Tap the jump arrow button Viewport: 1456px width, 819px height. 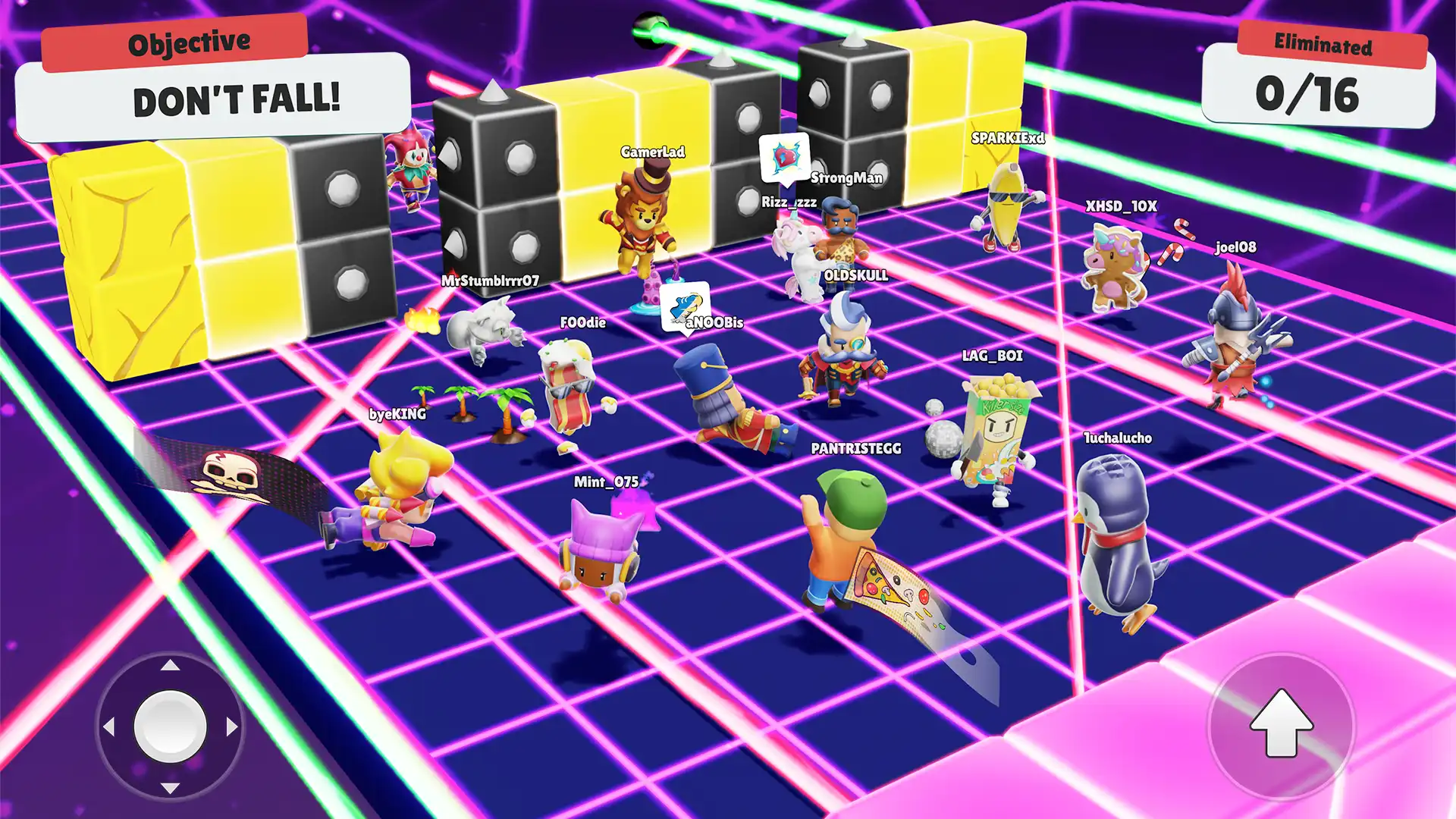tap(1280, 726)
